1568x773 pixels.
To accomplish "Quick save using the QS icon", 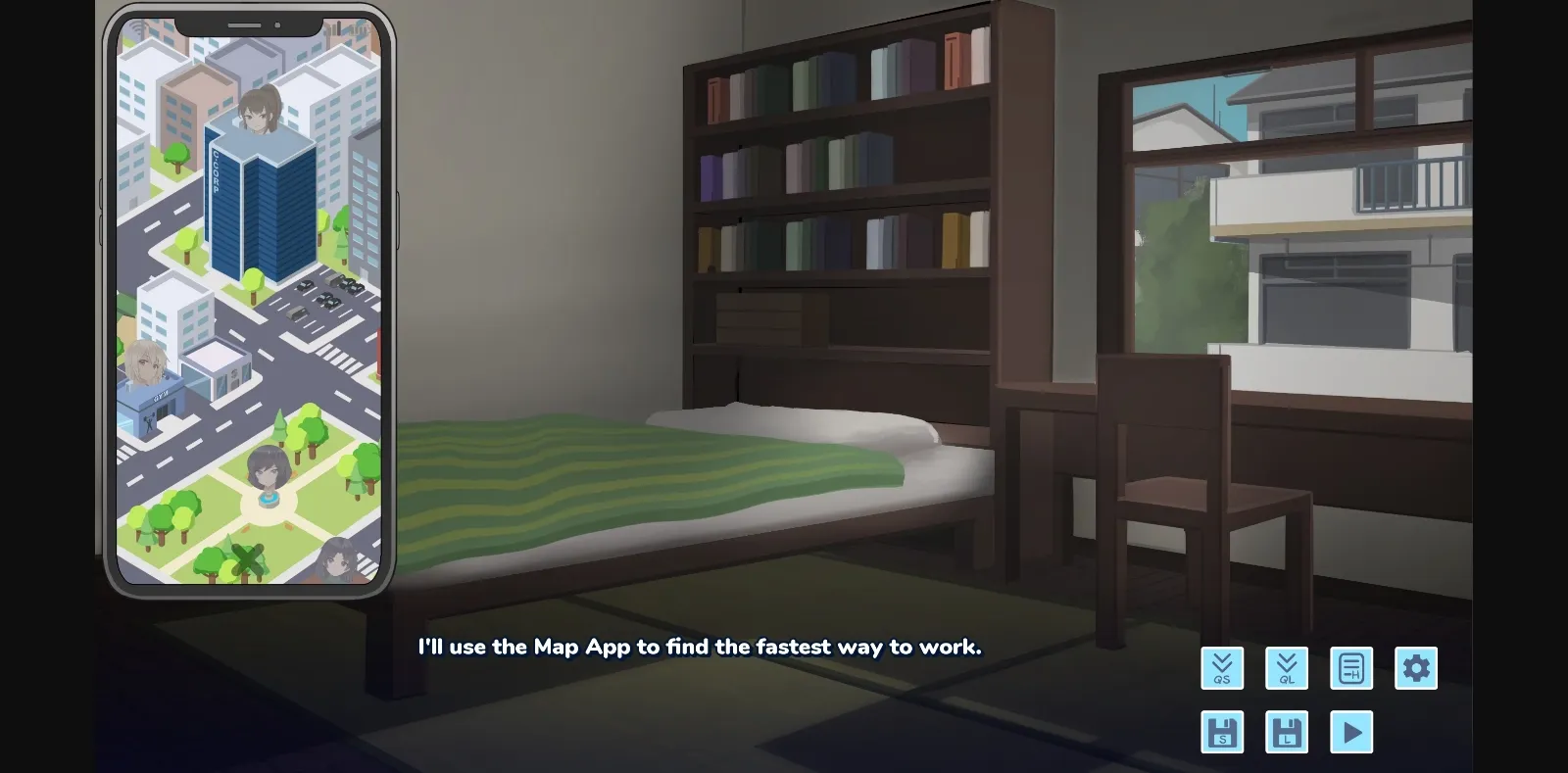I will [x=1222, y=668].
